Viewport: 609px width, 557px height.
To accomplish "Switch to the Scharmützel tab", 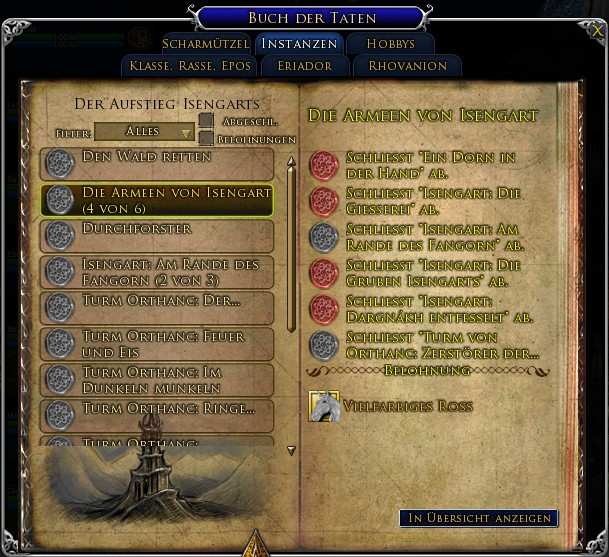I will click(x=206, y=44).
